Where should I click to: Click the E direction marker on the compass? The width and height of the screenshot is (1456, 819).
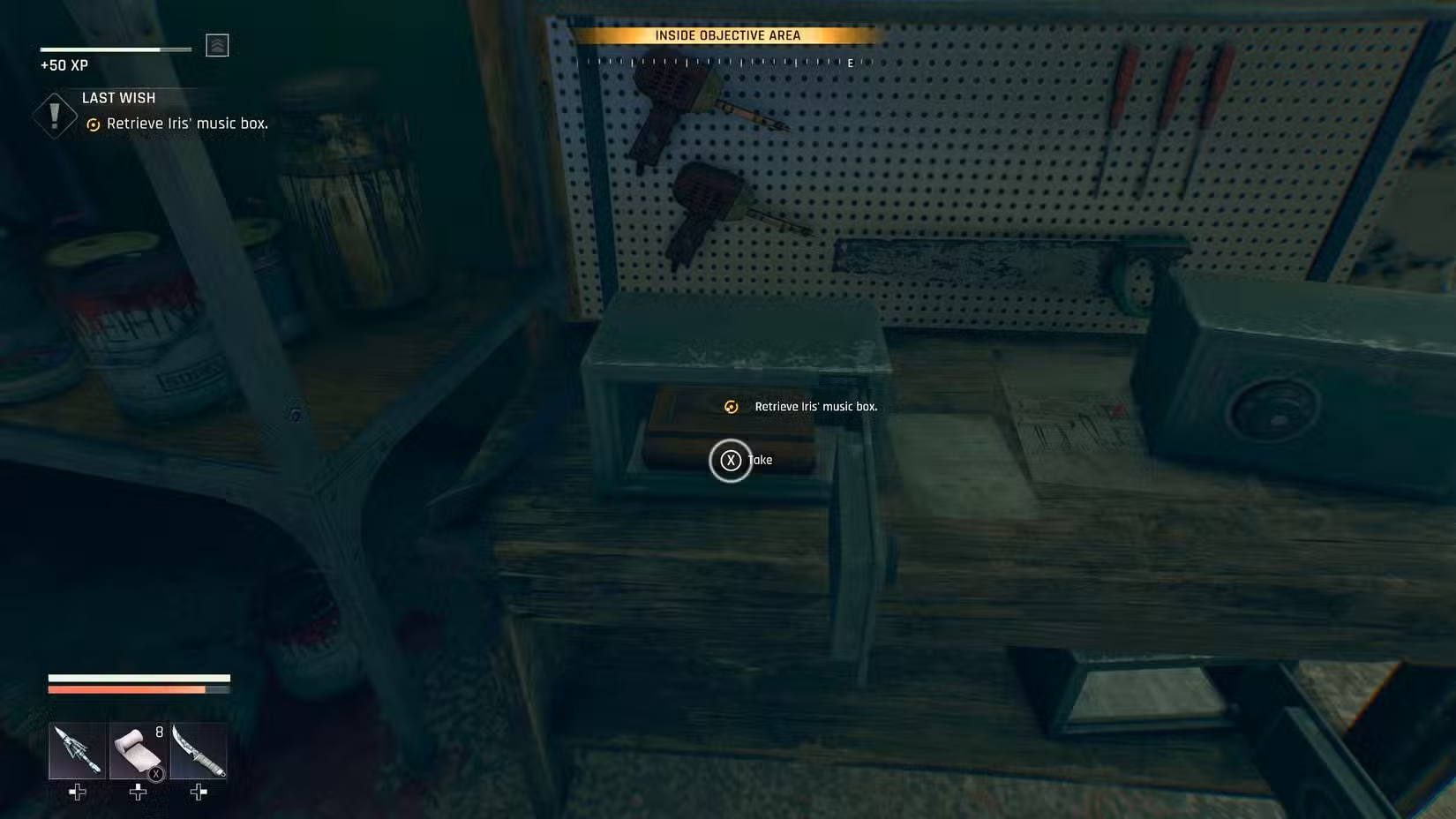click(x=848, y=63)
